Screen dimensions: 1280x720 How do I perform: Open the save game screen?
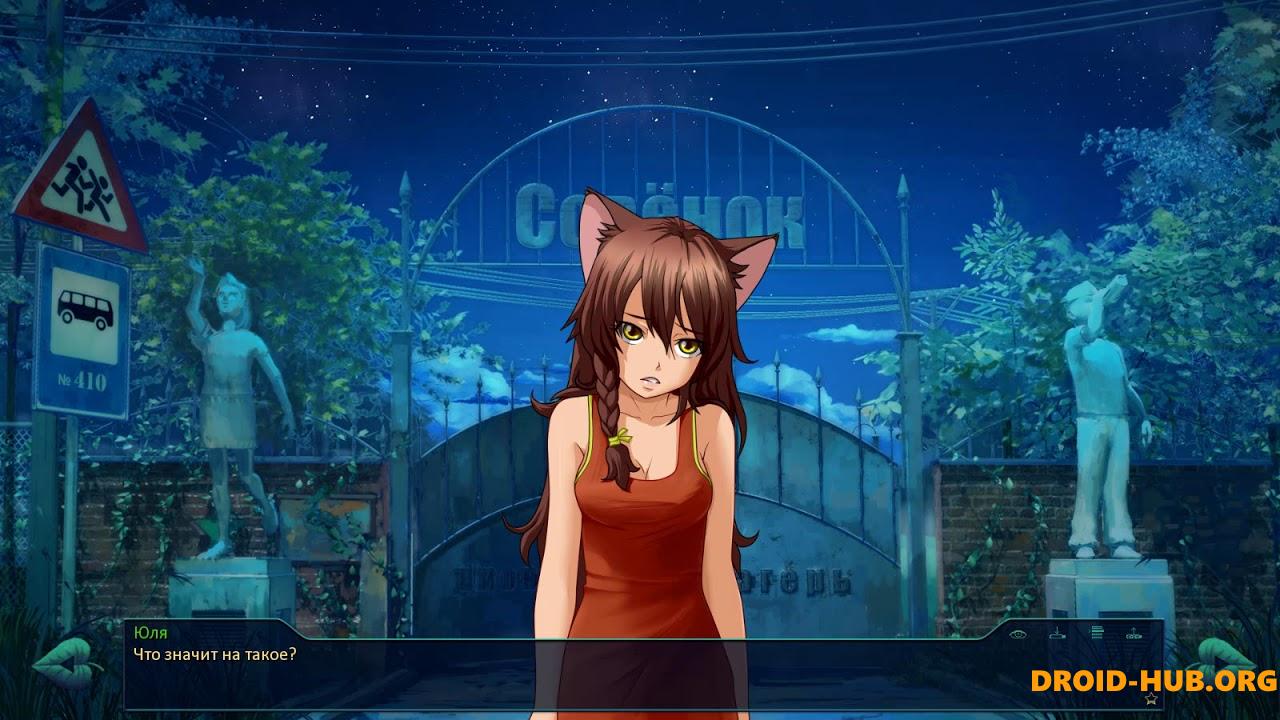tap(1057, 633)
